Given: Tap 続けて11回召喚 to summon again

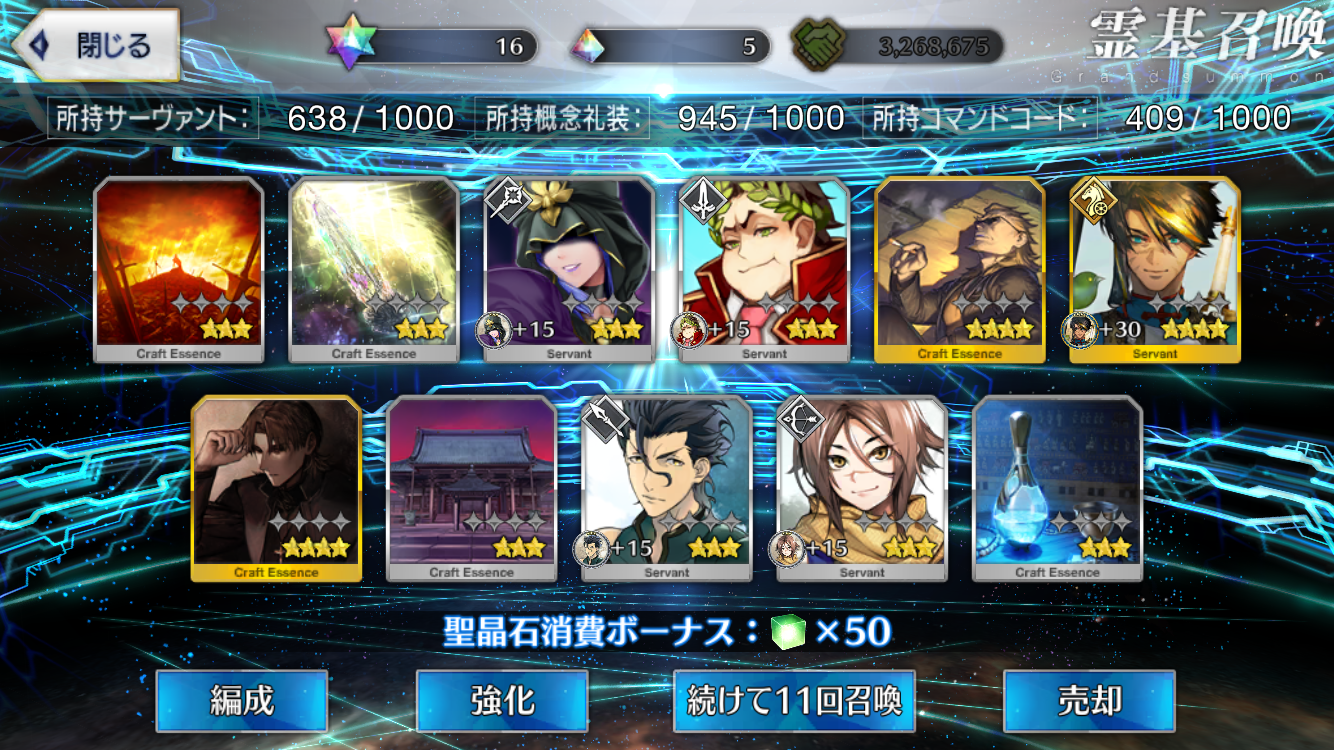Looking at the screenshot, I should tap(795, 701).
